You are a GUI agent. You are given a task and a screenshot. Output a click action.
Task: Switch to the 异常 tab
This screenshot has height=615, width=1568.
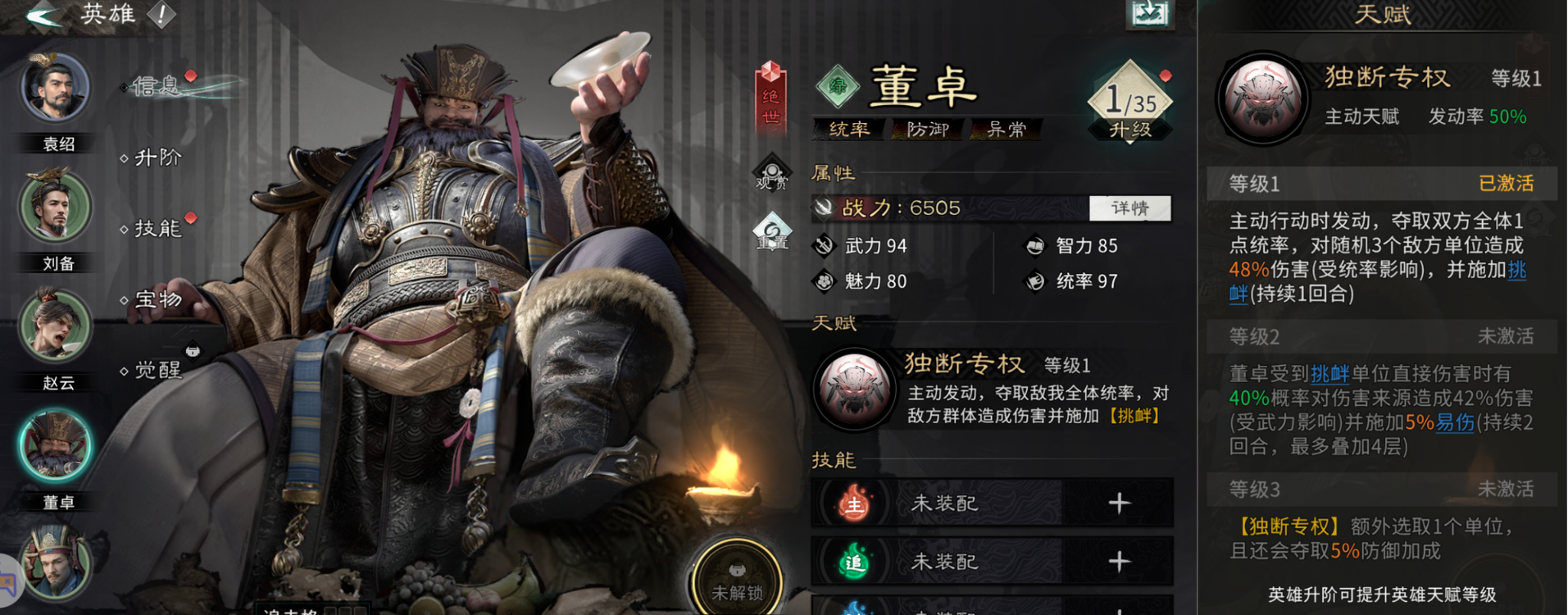pos(1006,130)
